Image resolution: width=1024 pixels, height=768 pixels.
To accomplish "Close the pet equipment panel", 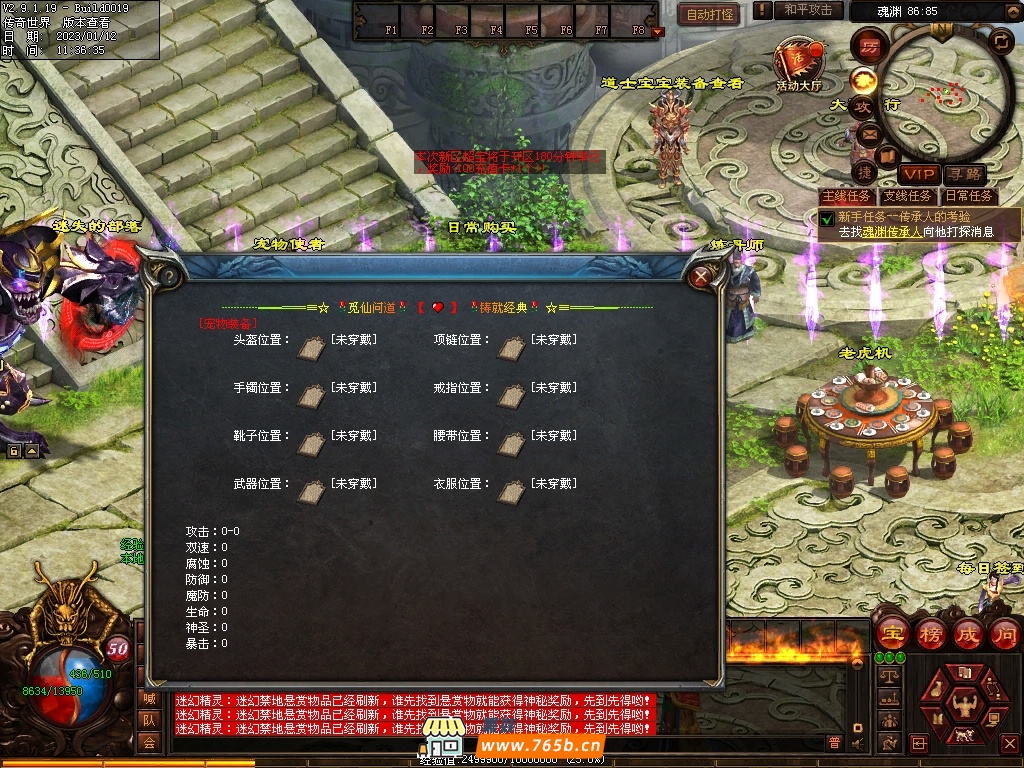I will (703, 275).
